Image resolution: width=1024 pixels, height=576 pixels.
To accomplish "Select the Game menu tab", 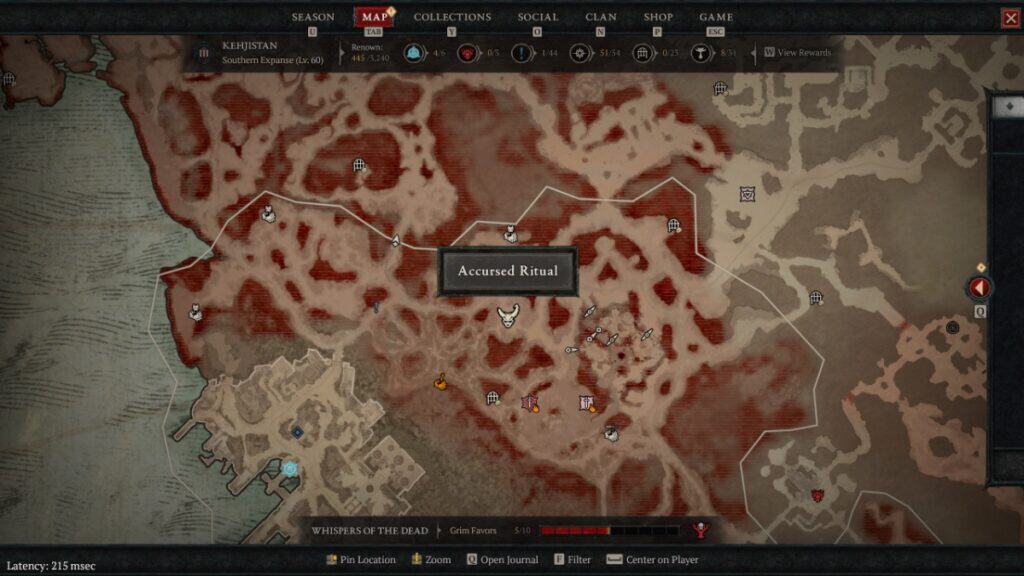I will click(716, 17).
